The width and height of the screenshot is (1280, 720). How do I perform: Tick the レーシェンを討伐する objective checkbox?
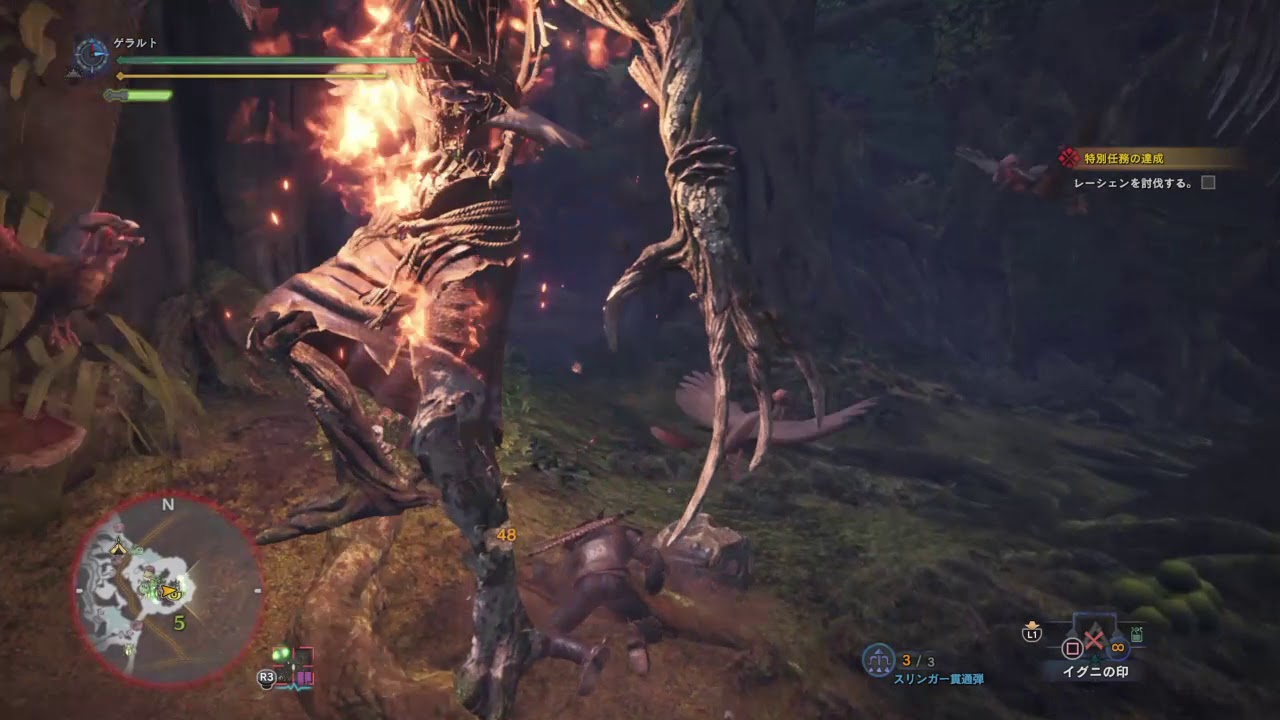click(1208, 183)
